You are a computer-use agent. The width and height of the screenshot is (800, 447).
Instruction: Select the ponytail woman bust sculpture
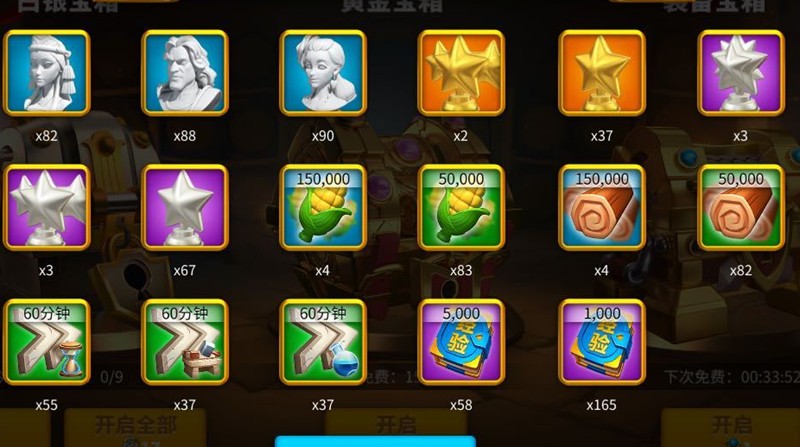point(323,72)
